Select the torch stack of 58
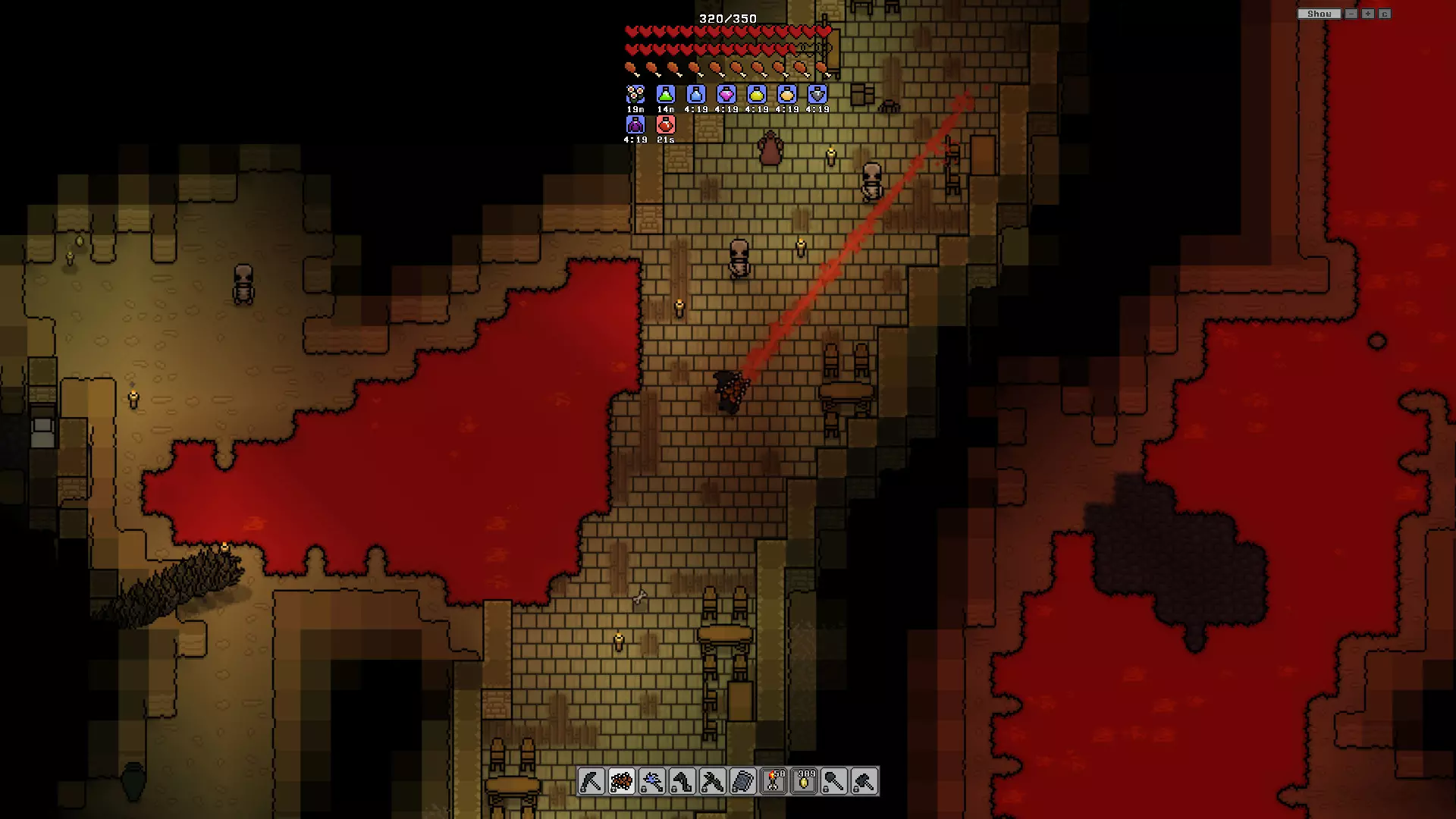Viewport: 1456px width, 819px height. click(773, 780)
